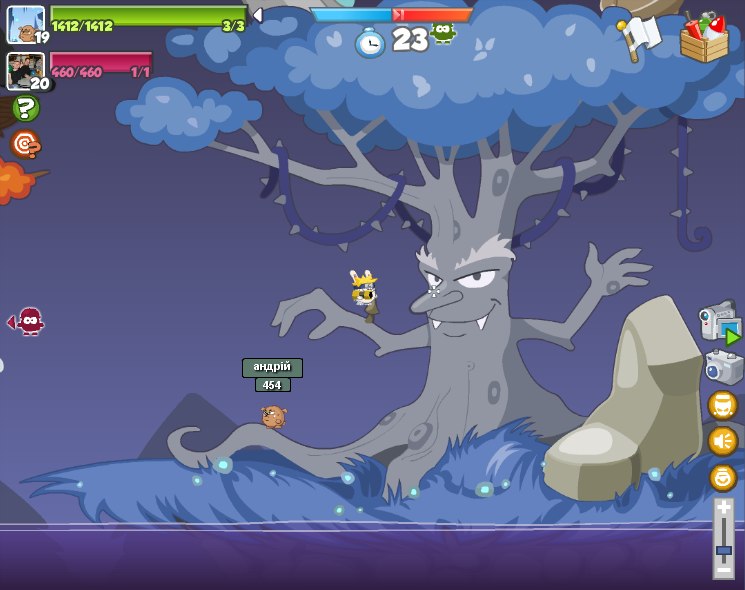Take a screenshot with the camera
The image size is (745, 590).
pos(723,367)
